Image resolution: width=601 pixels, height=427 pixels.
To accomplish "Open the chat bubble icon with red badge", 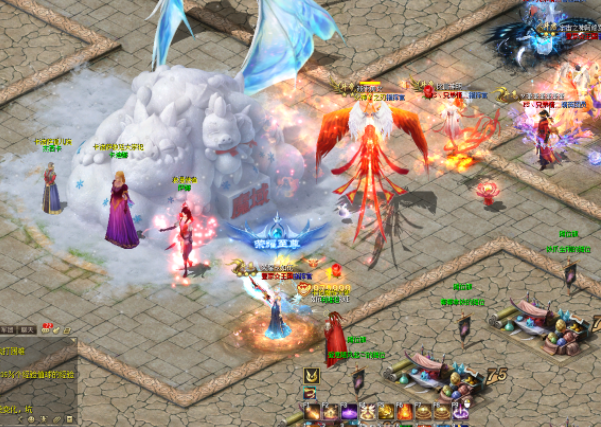I will 46,329.
